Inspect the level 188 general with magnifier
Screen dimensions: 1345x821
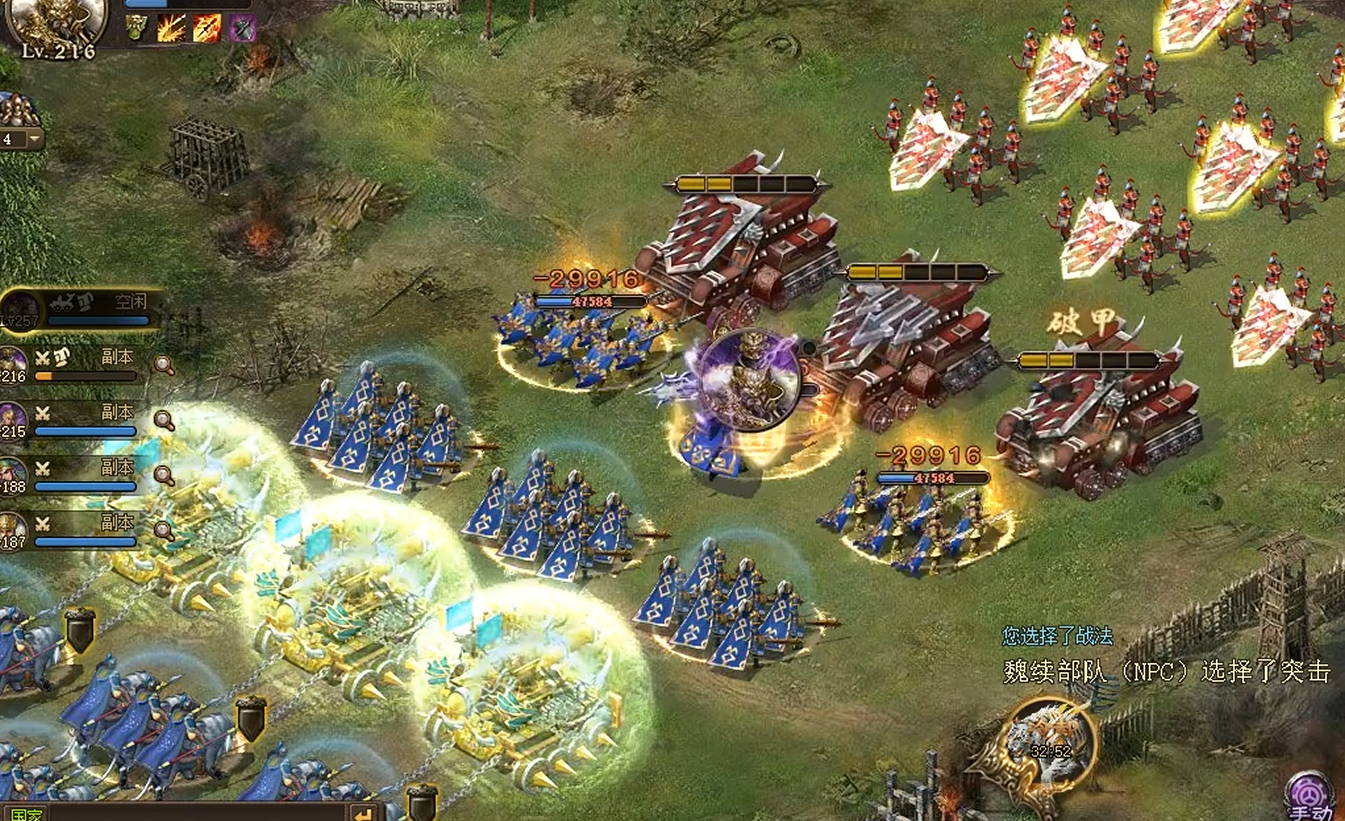click(x=163, y=475)
